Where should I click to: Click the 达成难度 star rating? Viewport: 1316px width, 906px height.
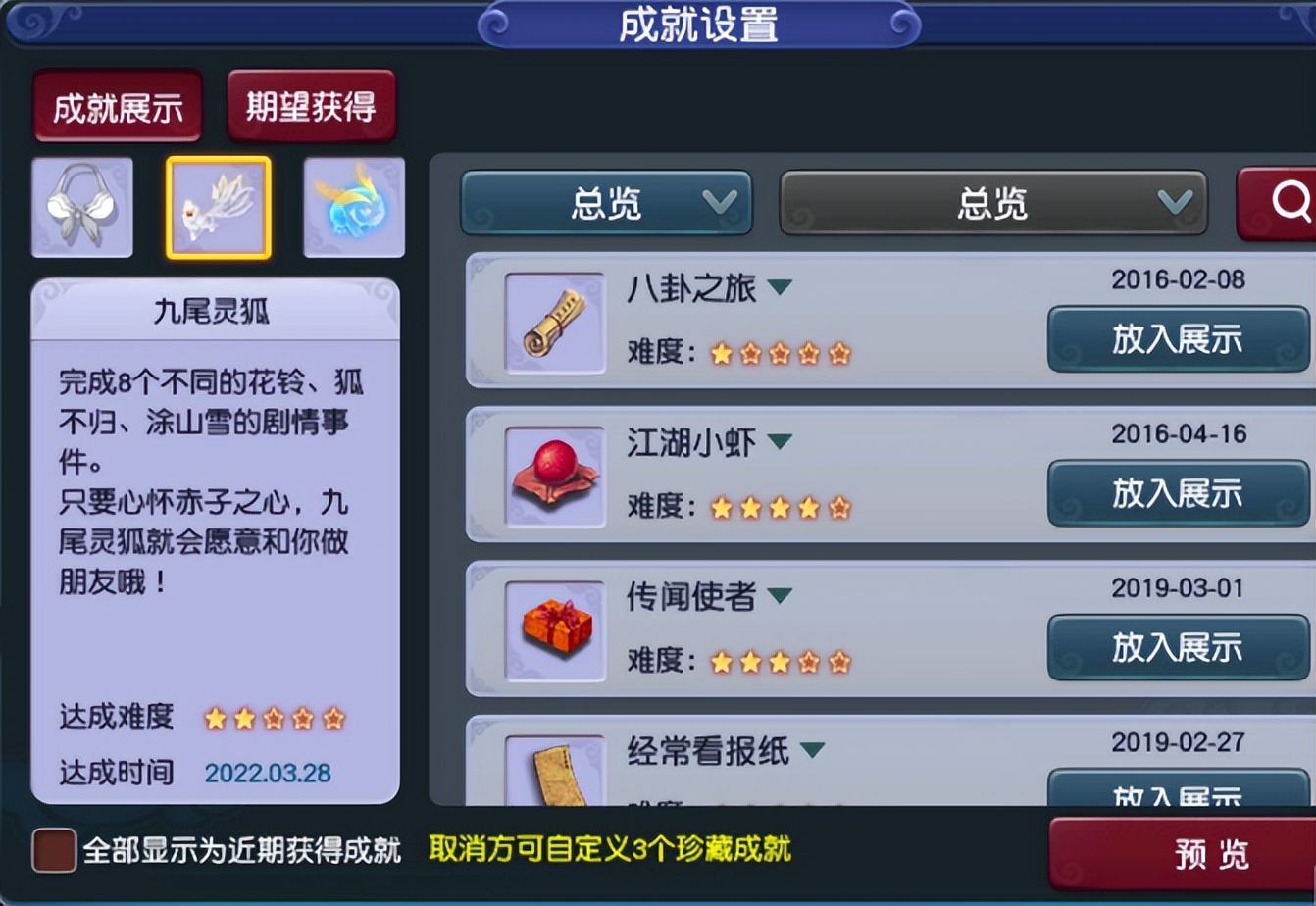tap(273, 719)
